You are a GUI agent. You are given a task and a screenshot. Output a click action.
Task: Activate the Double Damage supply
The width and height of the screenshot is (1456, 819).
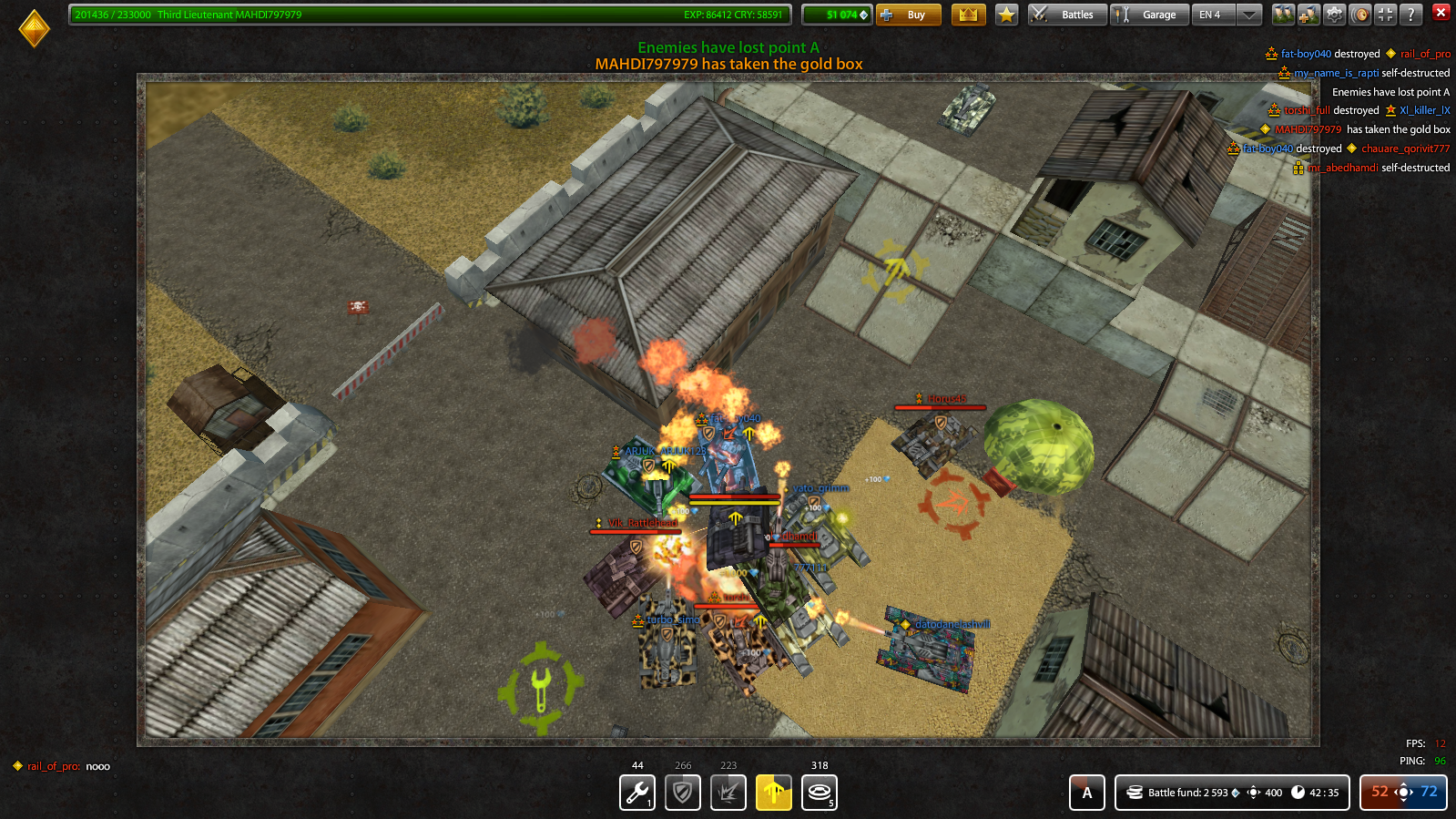click(x=728, y=792)
